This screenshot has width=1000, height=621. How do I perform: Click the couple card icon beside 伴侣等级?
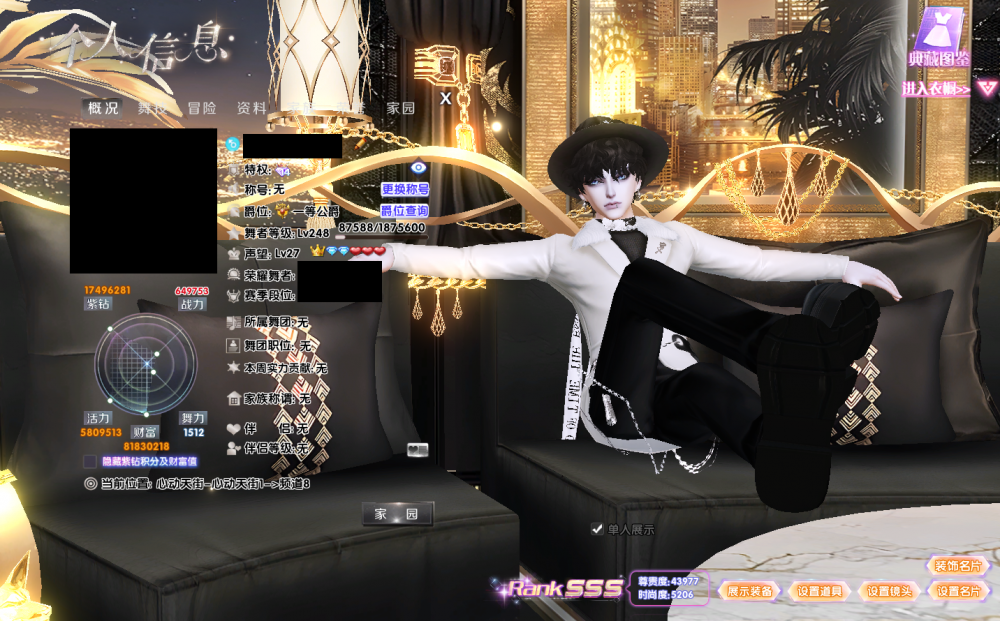(418, 449)
